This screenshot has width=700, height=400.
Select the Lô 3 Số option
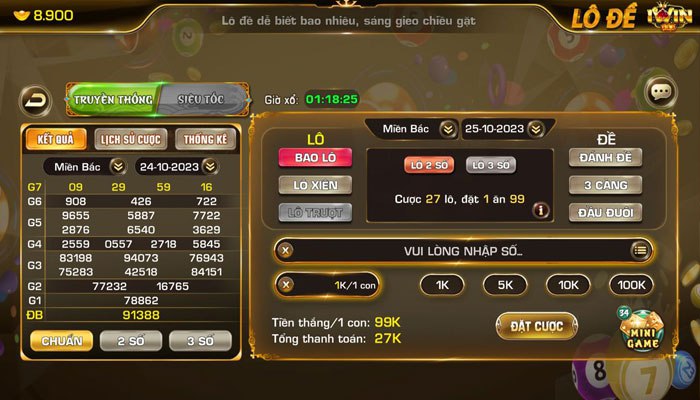(491, 164)
